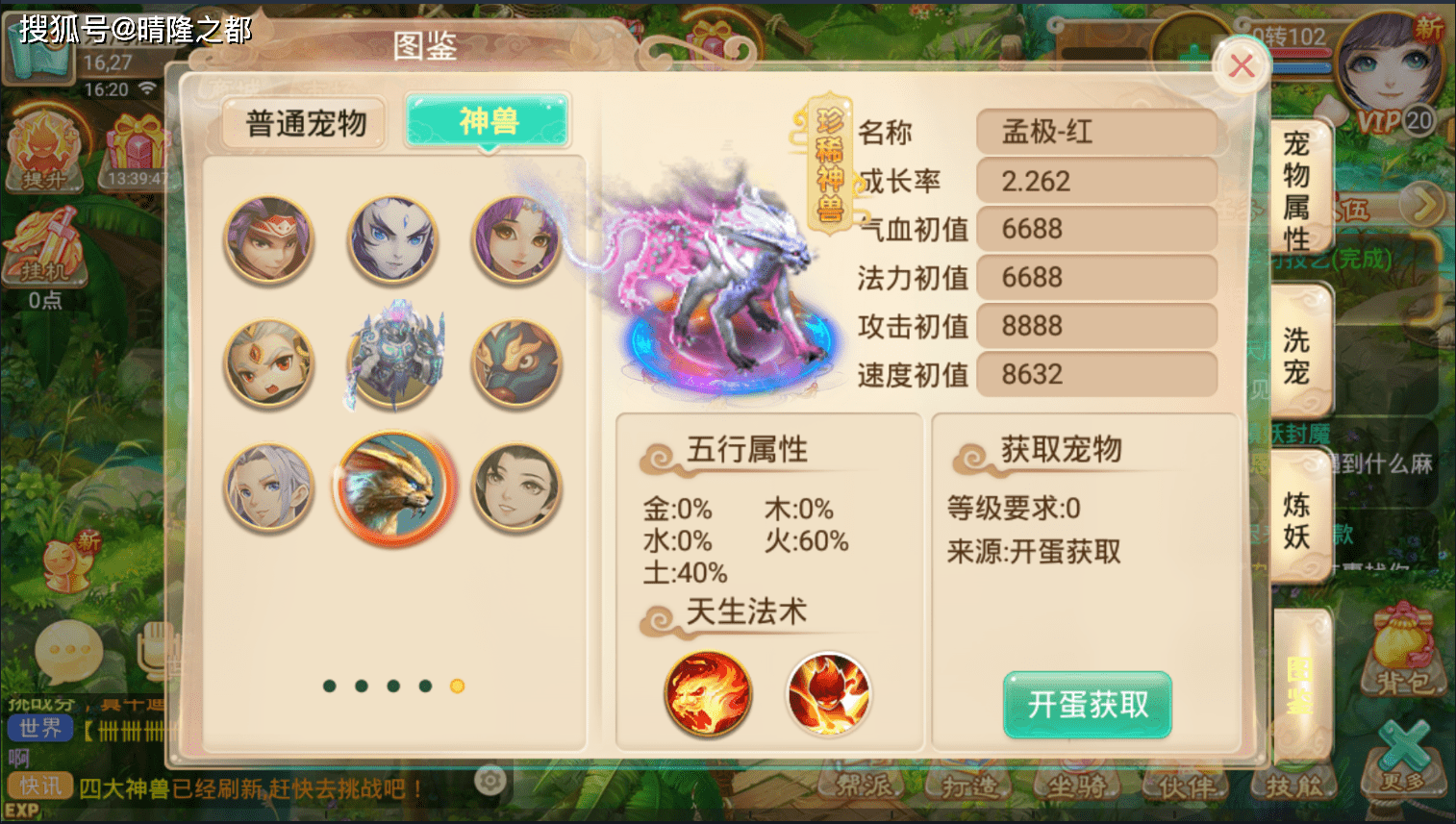This screenshot has height=824, width=1456.
Task: Jump to the last page dot indicator
Action: coord(455,687)
